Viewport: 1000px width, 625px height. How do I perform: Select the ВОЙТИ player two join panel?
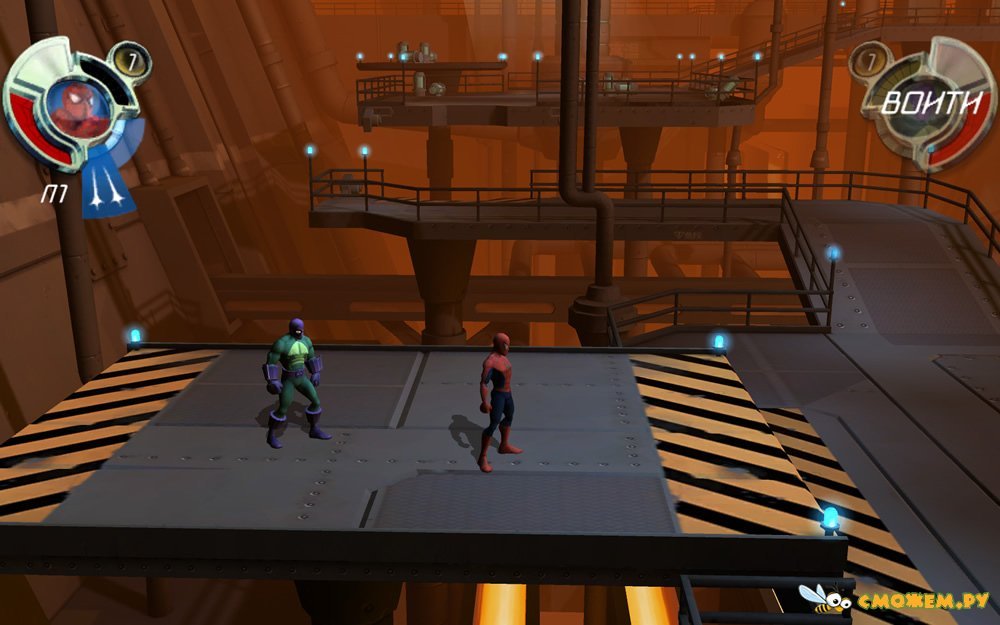(x=923, y=102)
